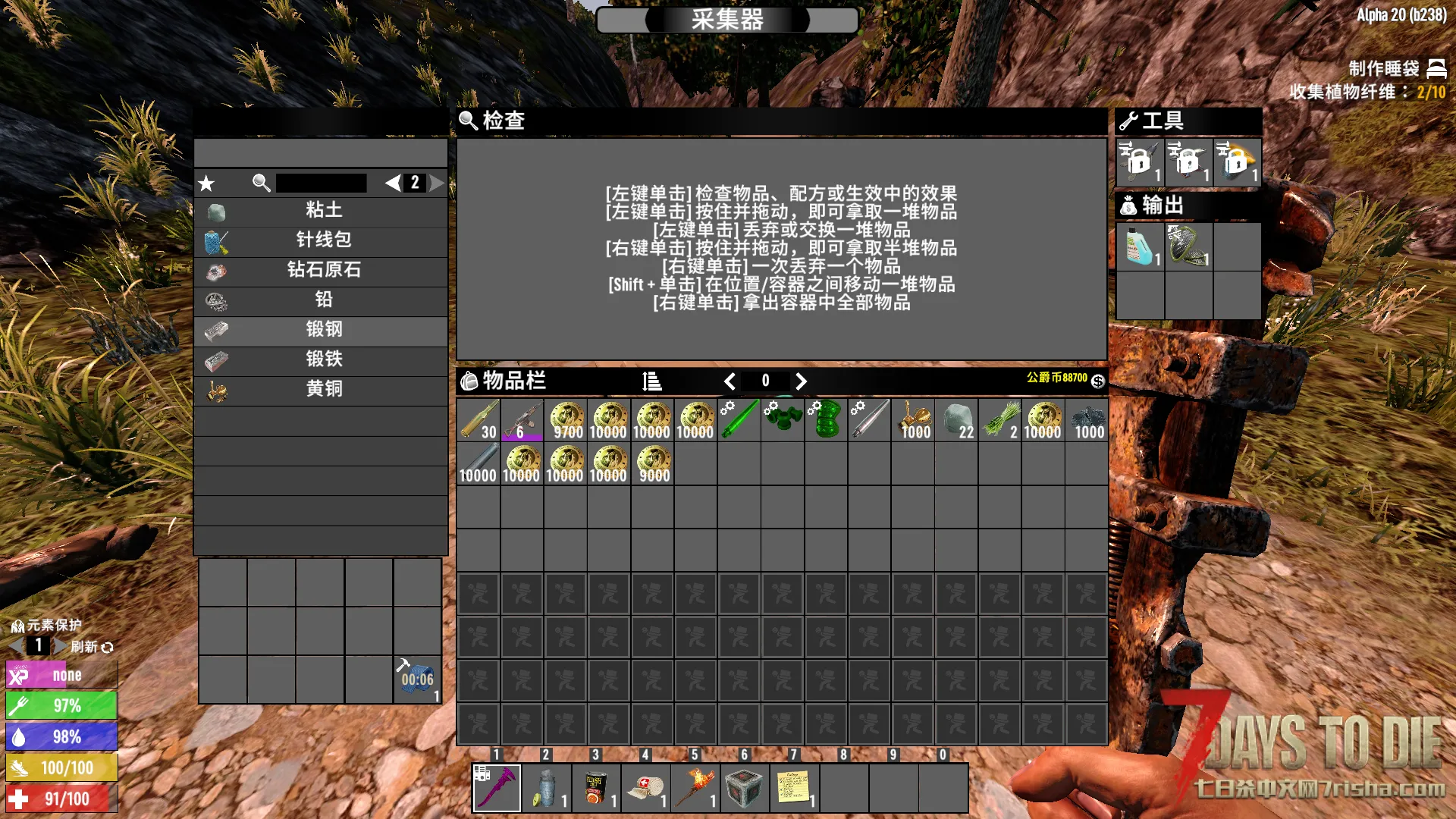Select the stone stack of 22

[957, 420]
